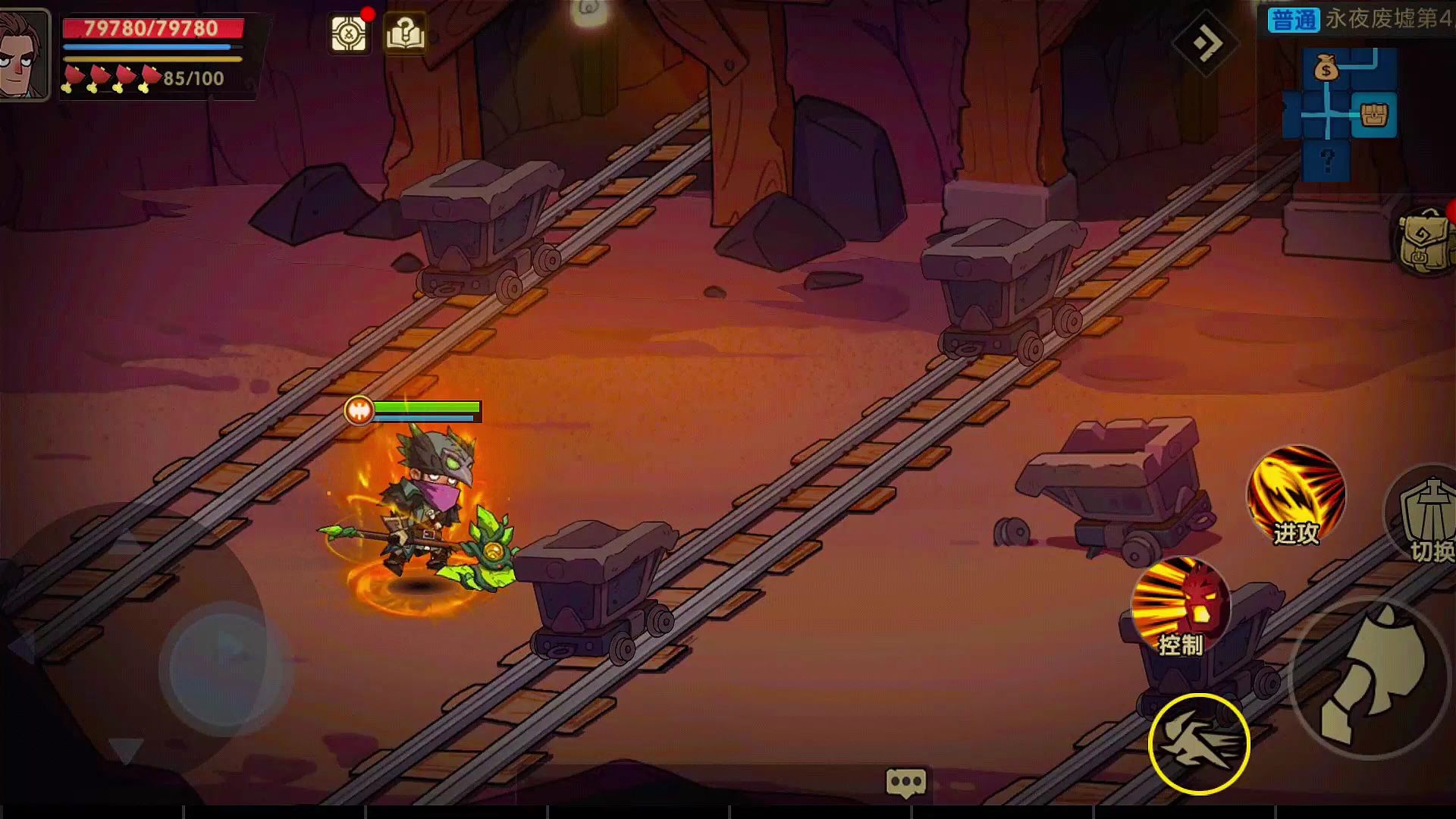Use the dash sprint ability
Image resolution: width=1456 pixels, height=819 pixels.
coord(1199,744)
